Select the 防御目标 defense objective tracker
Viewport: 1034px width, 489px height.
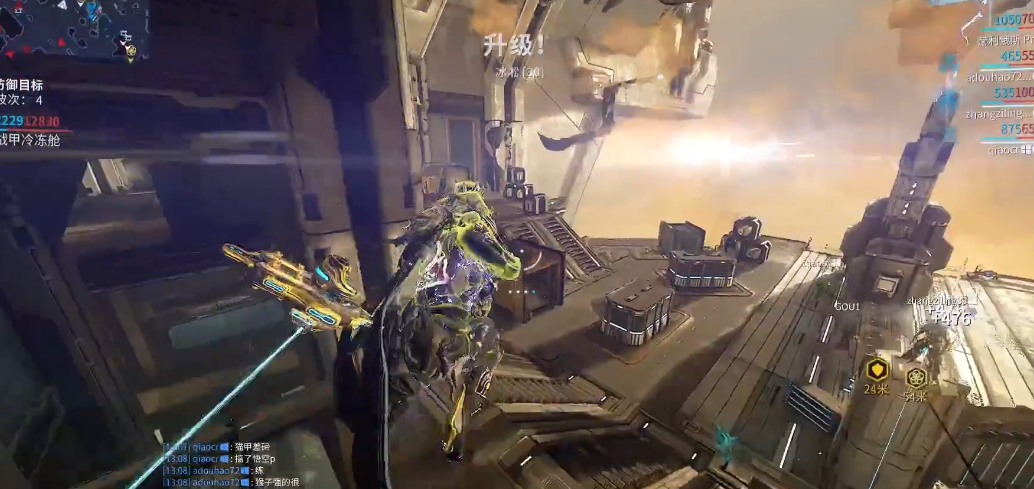tap(22, 86)
